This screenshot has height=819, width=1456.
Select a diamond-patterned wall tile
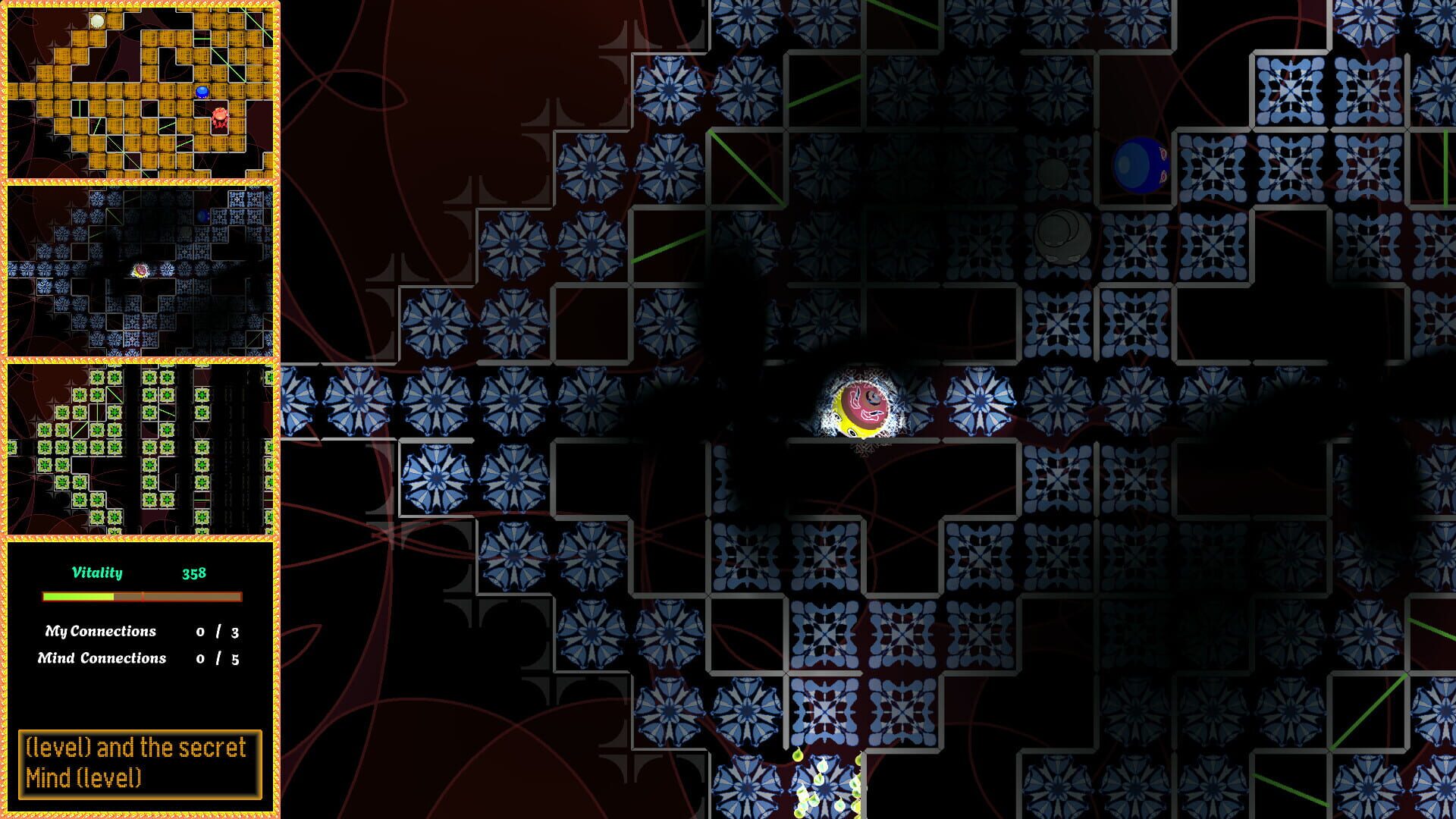[1289, 91]
